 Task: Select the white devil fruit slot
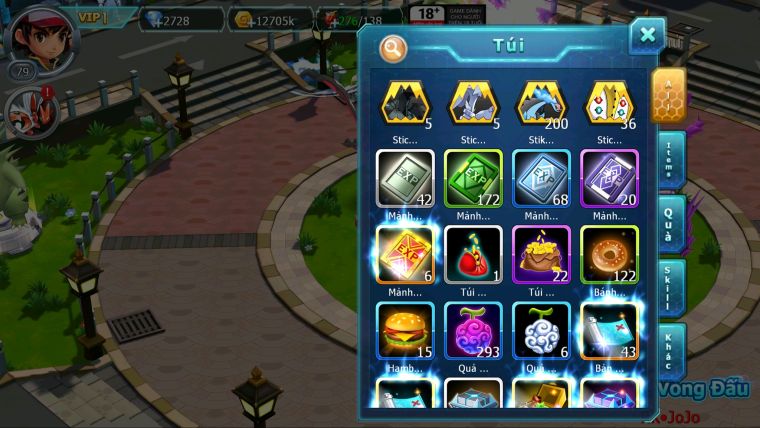pos(541,329)
